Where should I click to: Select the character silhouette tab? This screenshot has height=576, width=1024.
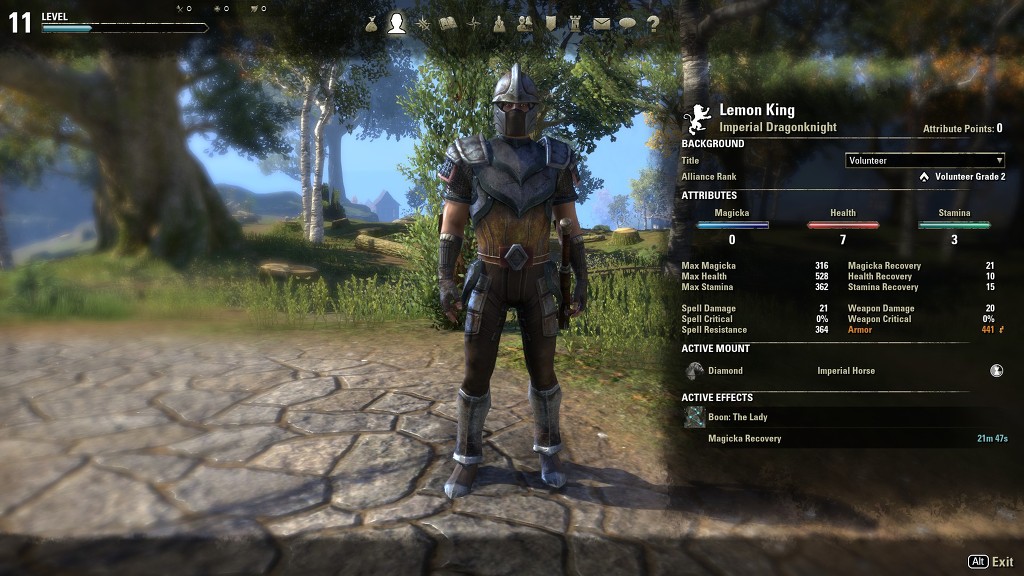397,23
